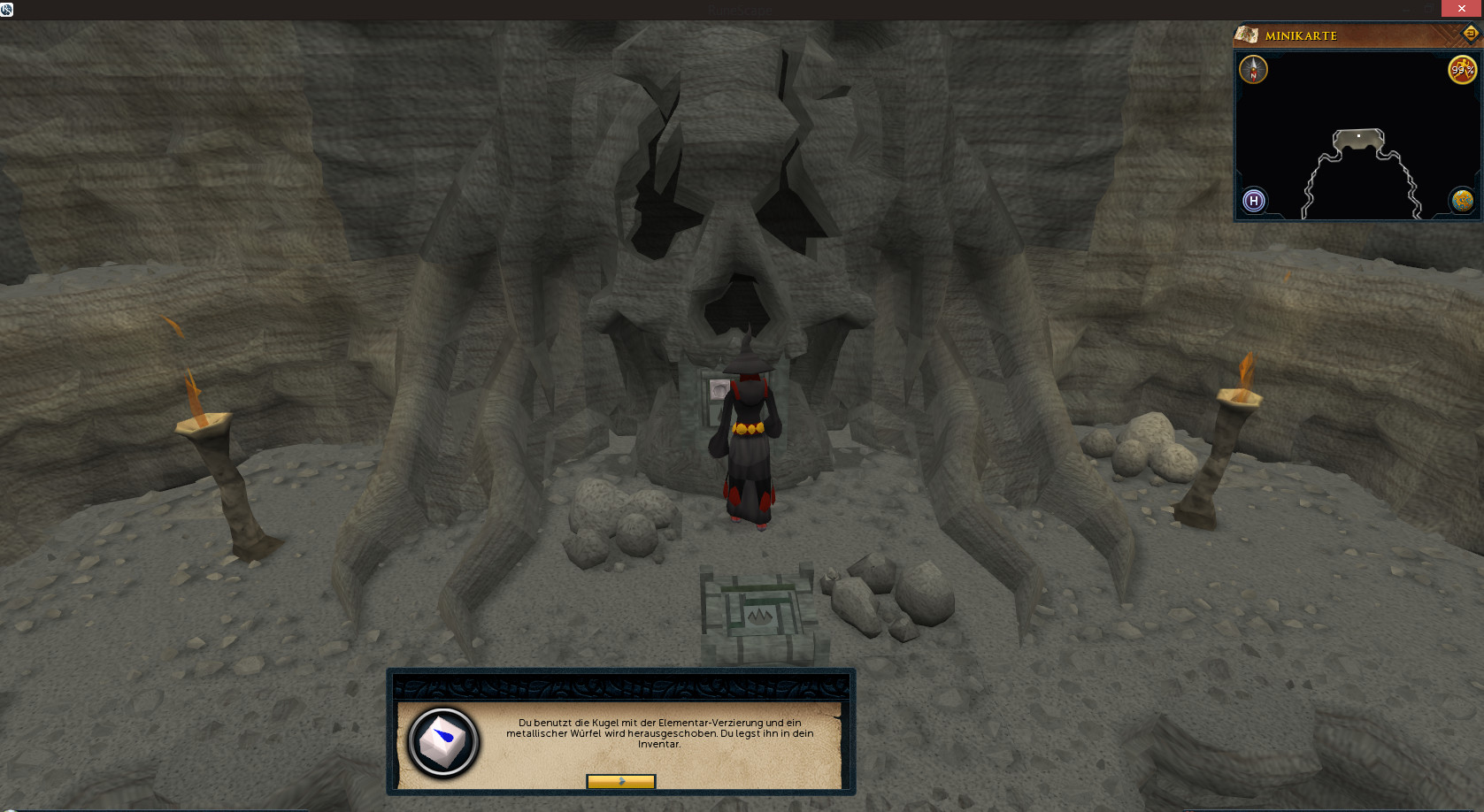Click the compass to face north

pos(1253,69)
